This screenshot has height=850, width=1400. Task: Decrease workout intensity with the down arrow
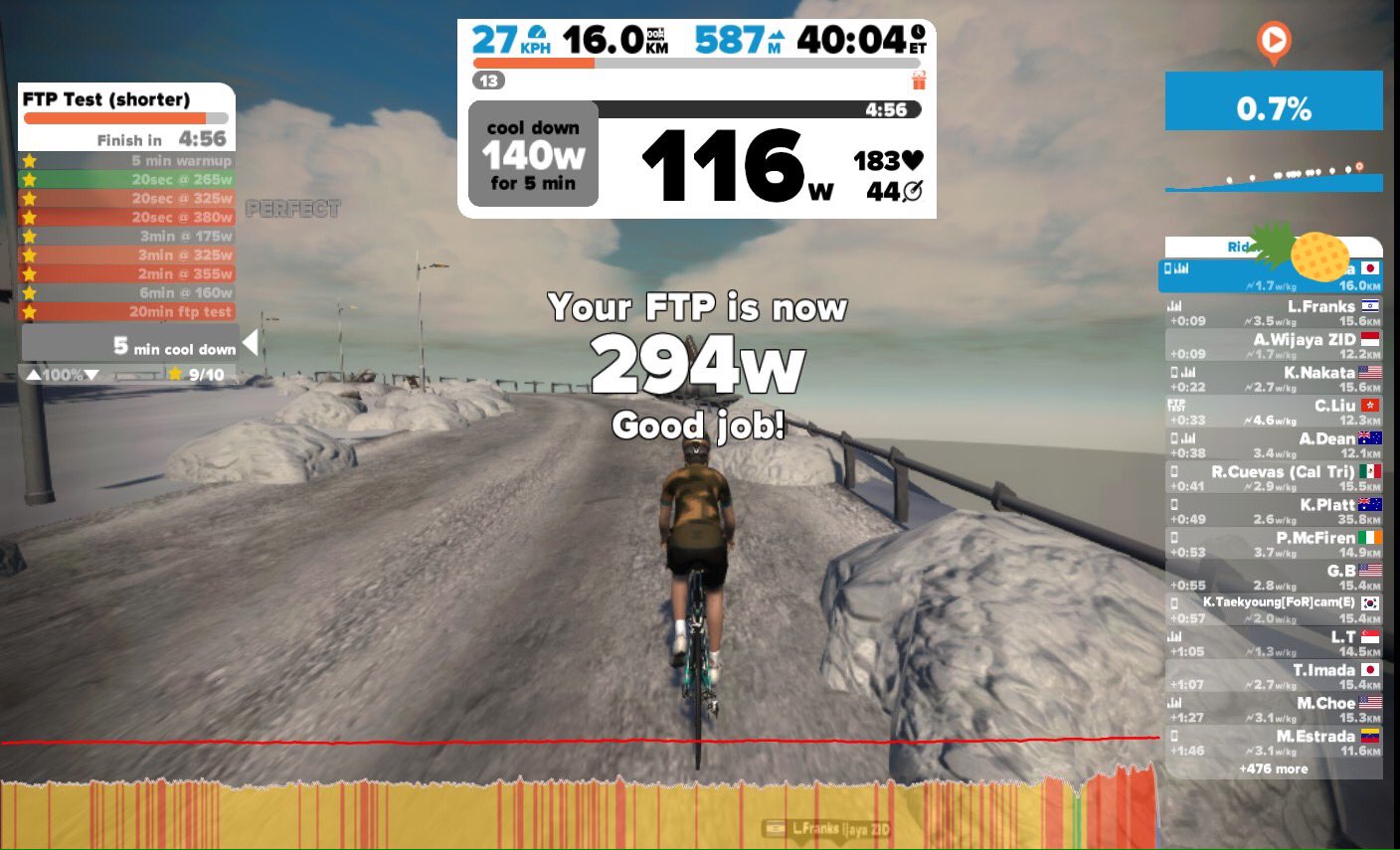click(91, 375)
